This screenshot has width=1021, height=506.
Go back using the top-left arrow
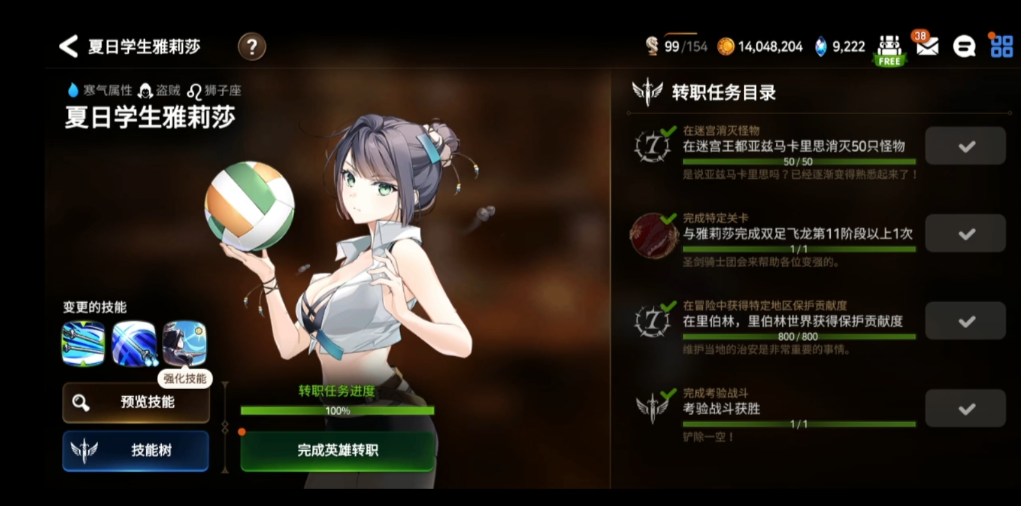[x=68, y=46]
